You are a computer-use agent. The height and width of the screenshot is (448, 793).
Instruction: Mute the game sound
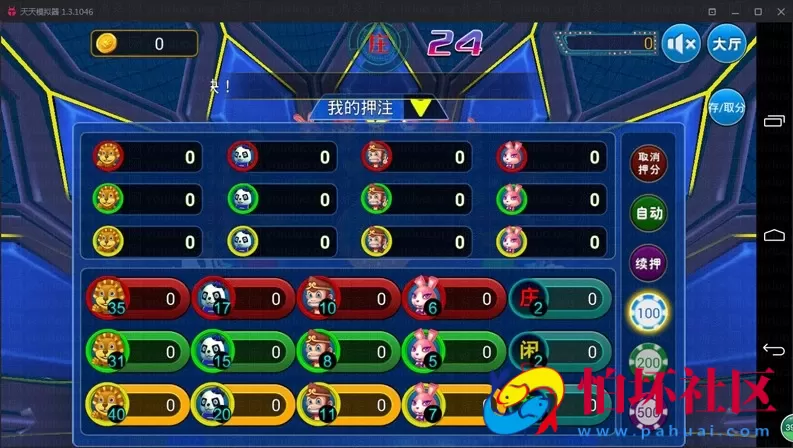(681, 45)
